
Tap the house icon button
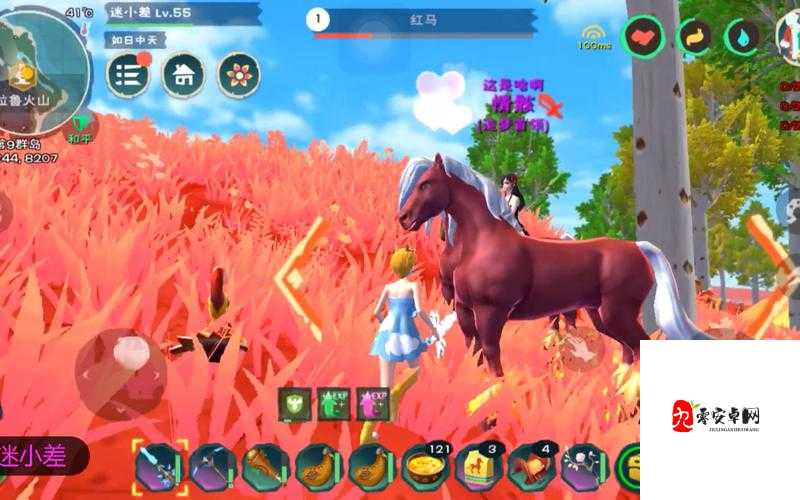pos(183,75)
